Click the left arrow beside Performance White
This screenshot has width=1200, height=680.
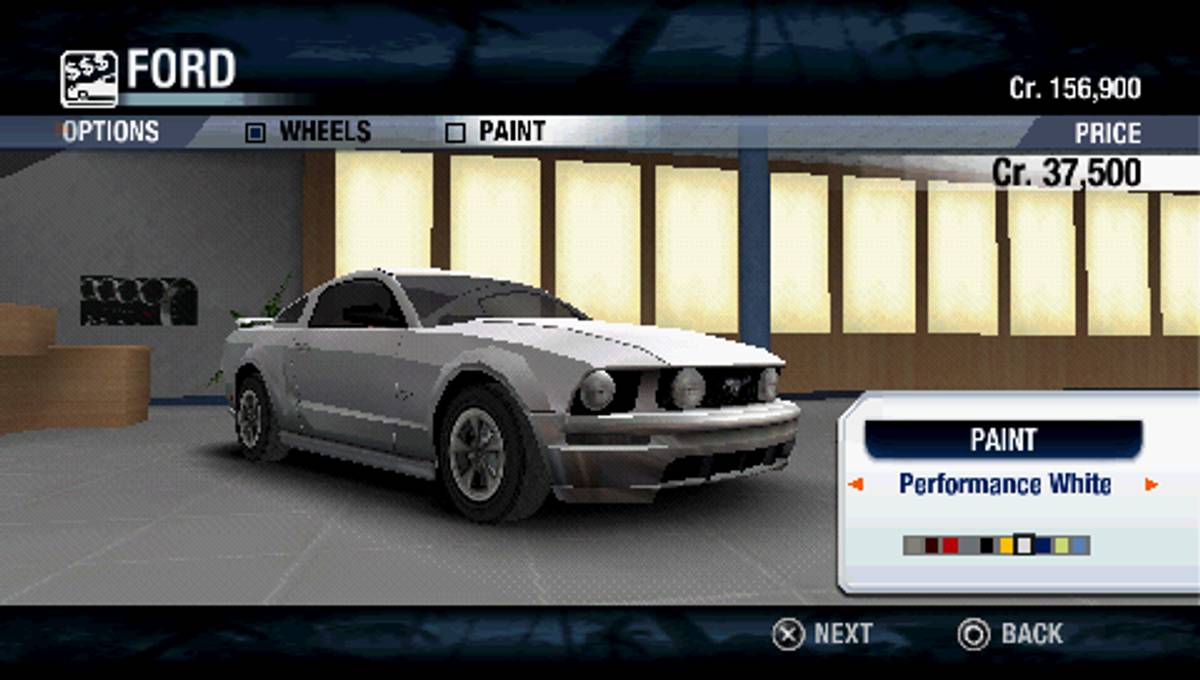[x=855, y=485]
